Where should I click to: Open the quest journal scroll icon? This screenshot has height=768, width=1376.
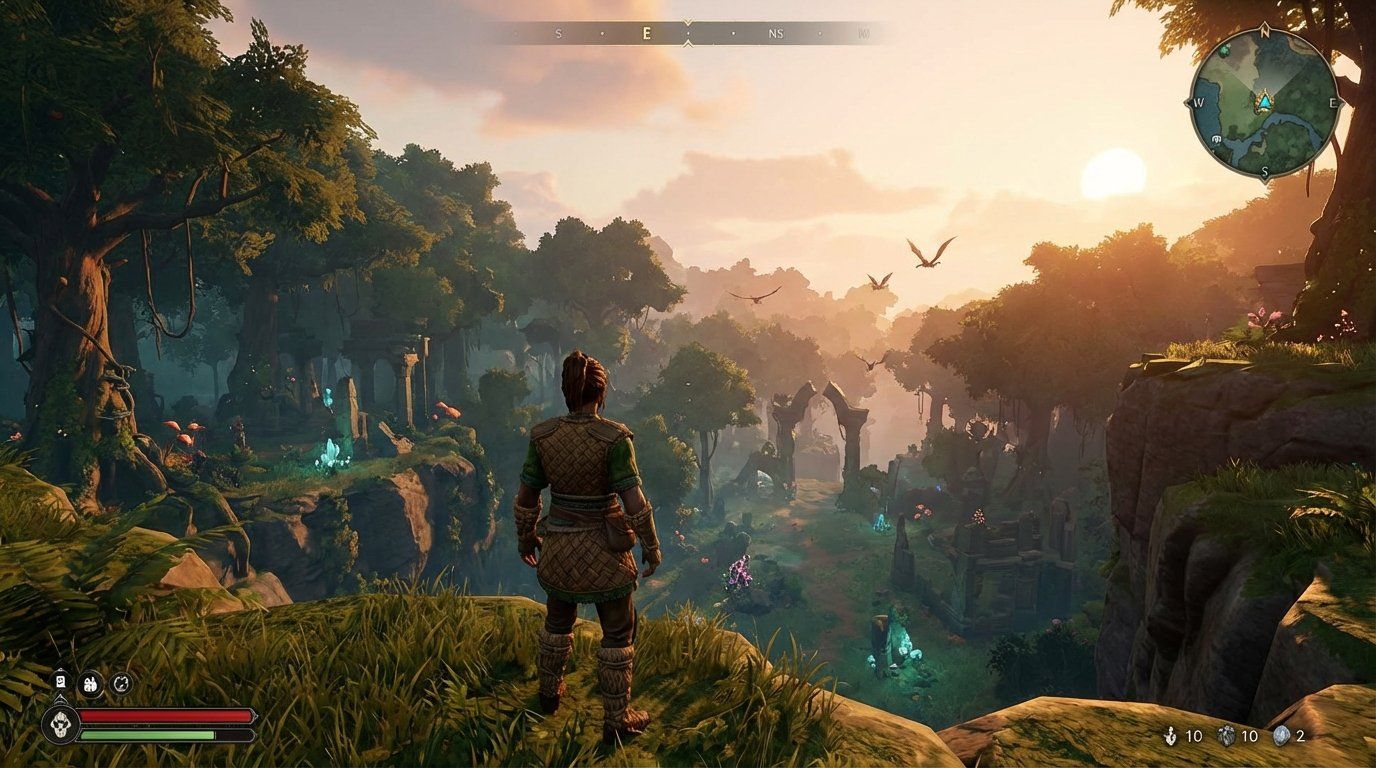[x=60, y=682]
